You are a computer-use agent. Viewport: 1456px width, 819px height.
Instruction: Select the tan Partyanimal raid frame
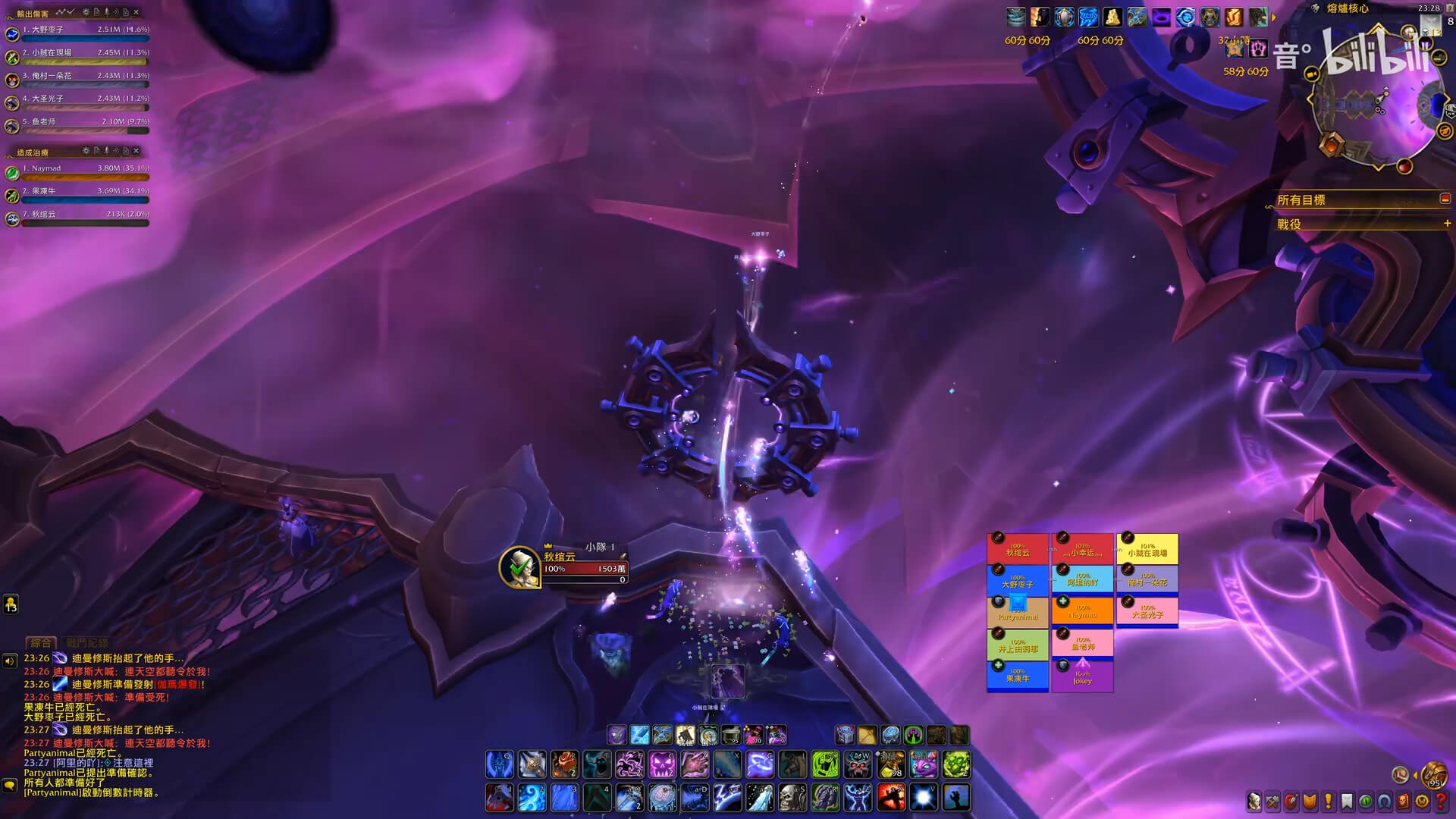[x=1018, y=611]
